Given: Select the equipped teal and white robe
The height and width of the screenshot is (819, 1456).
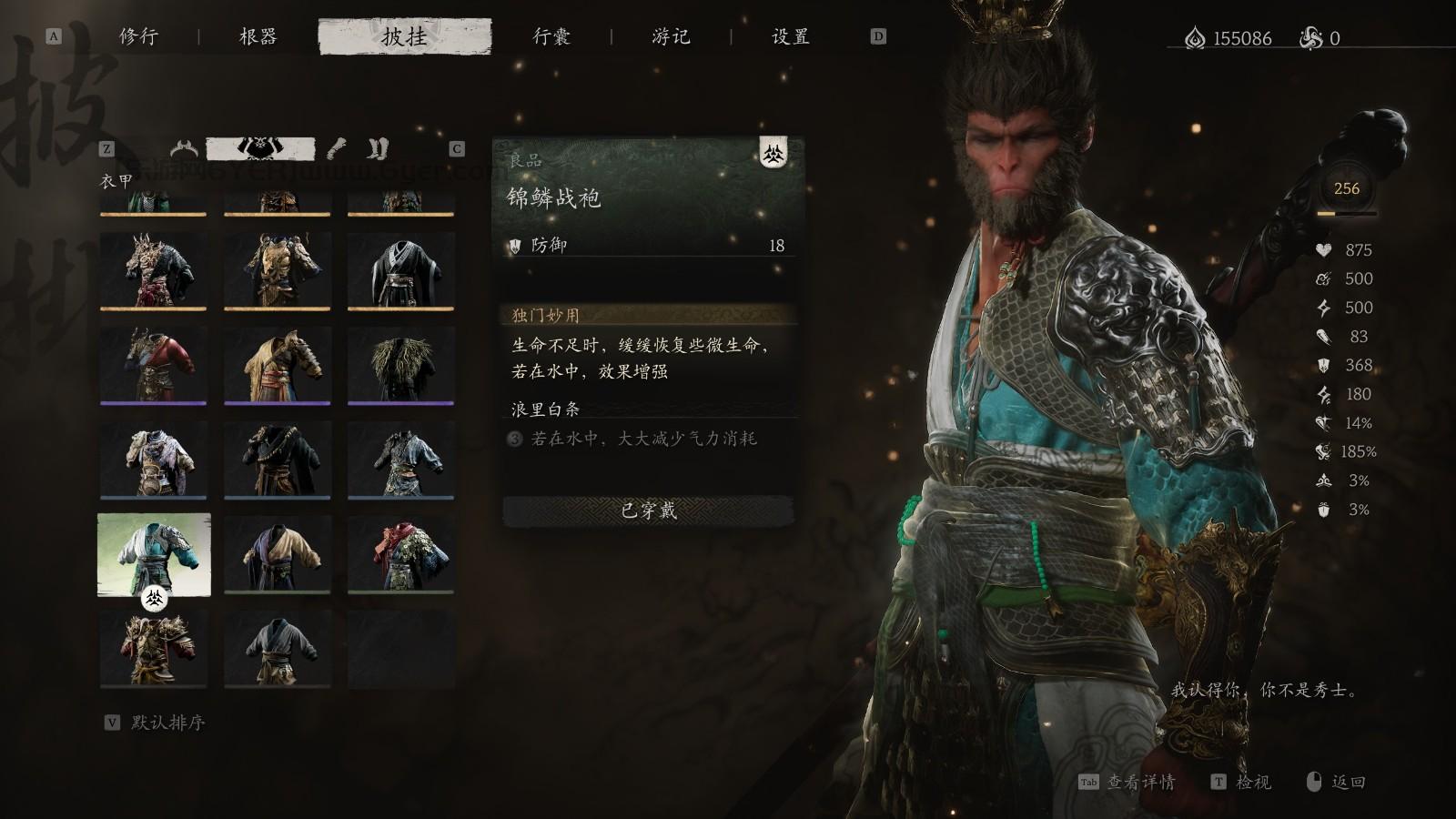Looking at the screenshot, I should coord(154,554).
